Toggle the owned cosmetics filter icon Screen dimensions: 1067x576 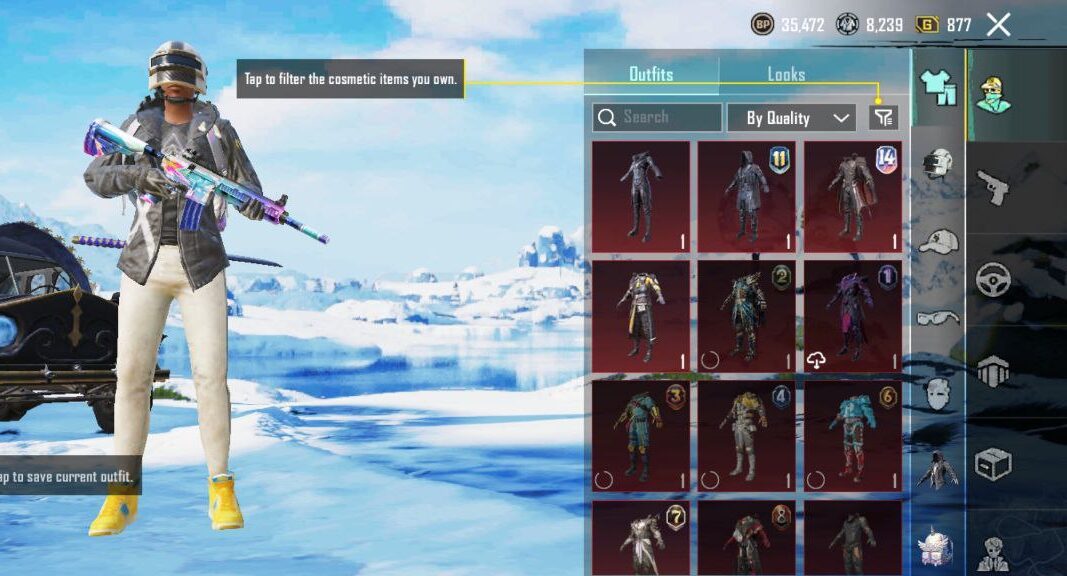click(x=883, y=118)
